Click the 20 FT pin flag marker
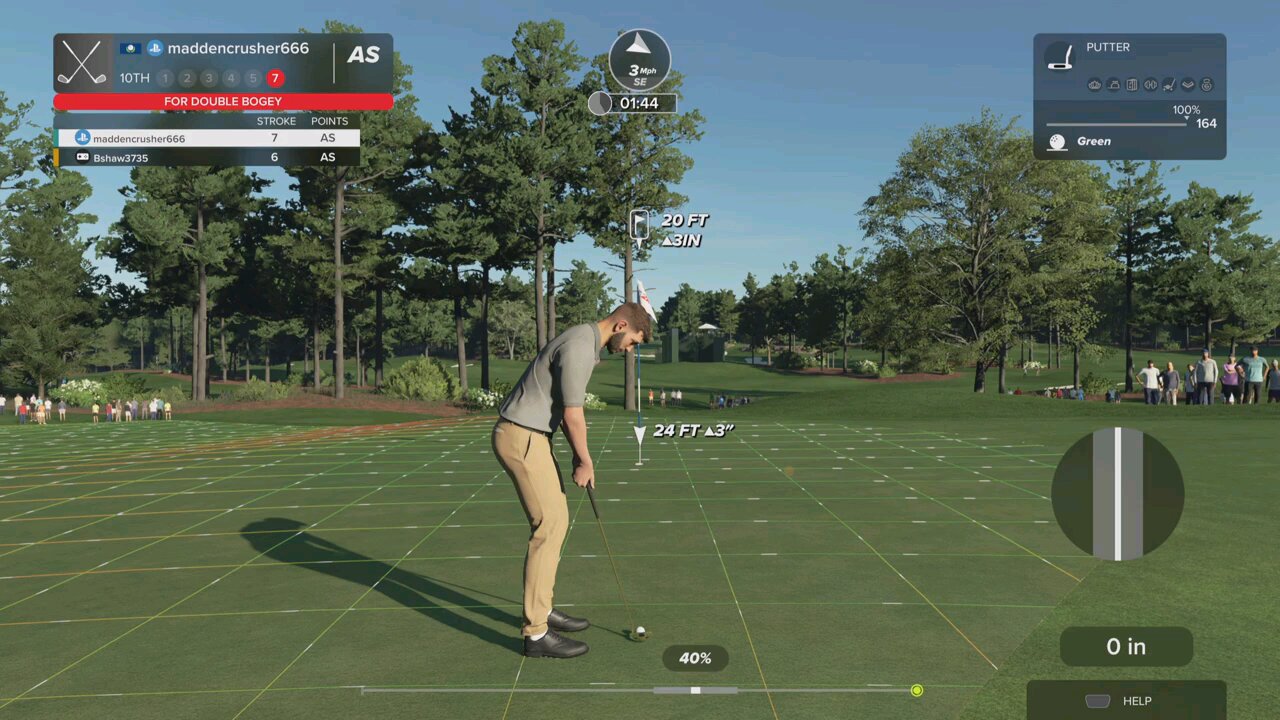This screenshot has height=720, width=1280. point(639,226)
